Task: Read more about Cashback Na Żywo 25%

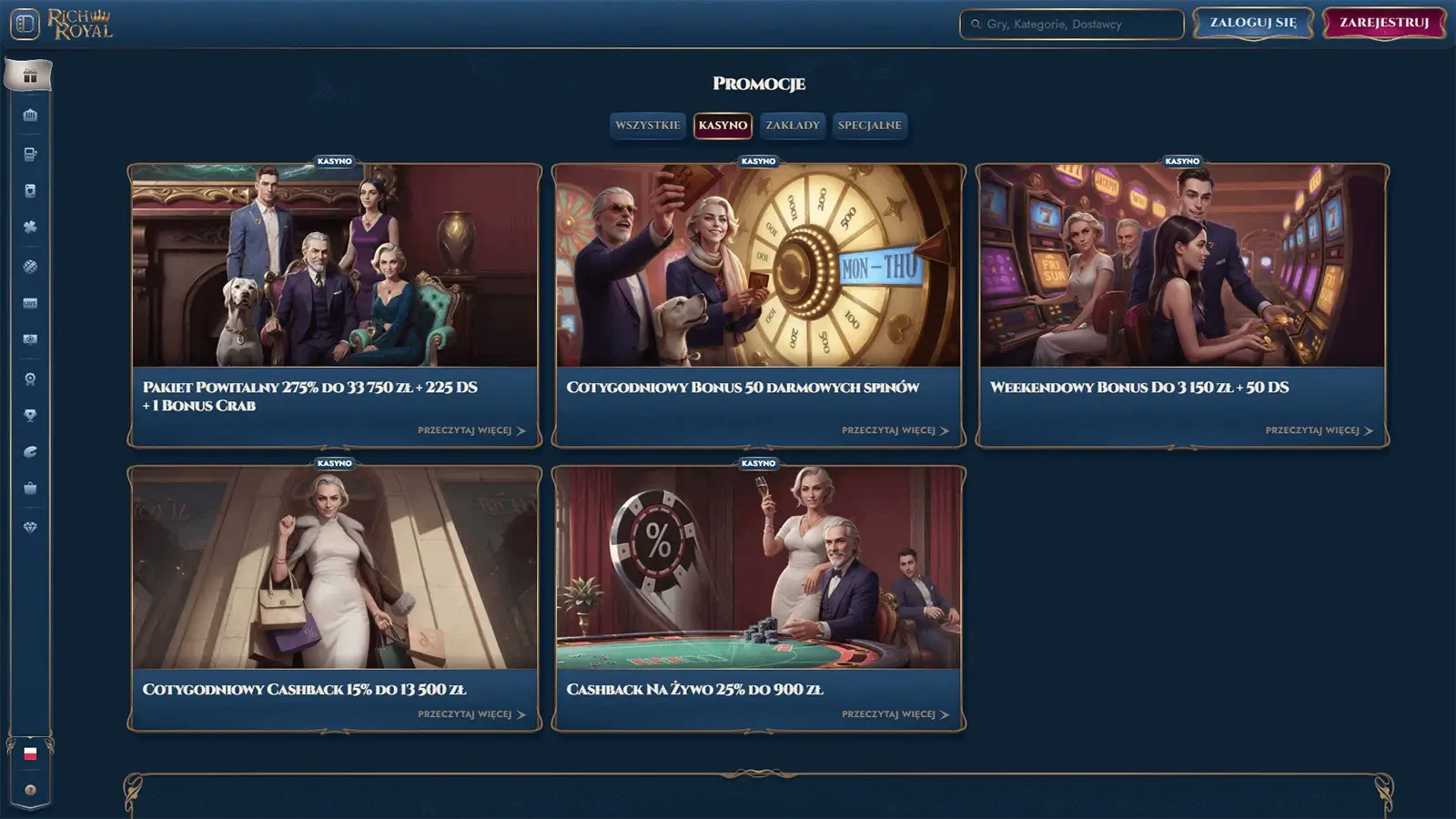Action: [x=895, y=714]
